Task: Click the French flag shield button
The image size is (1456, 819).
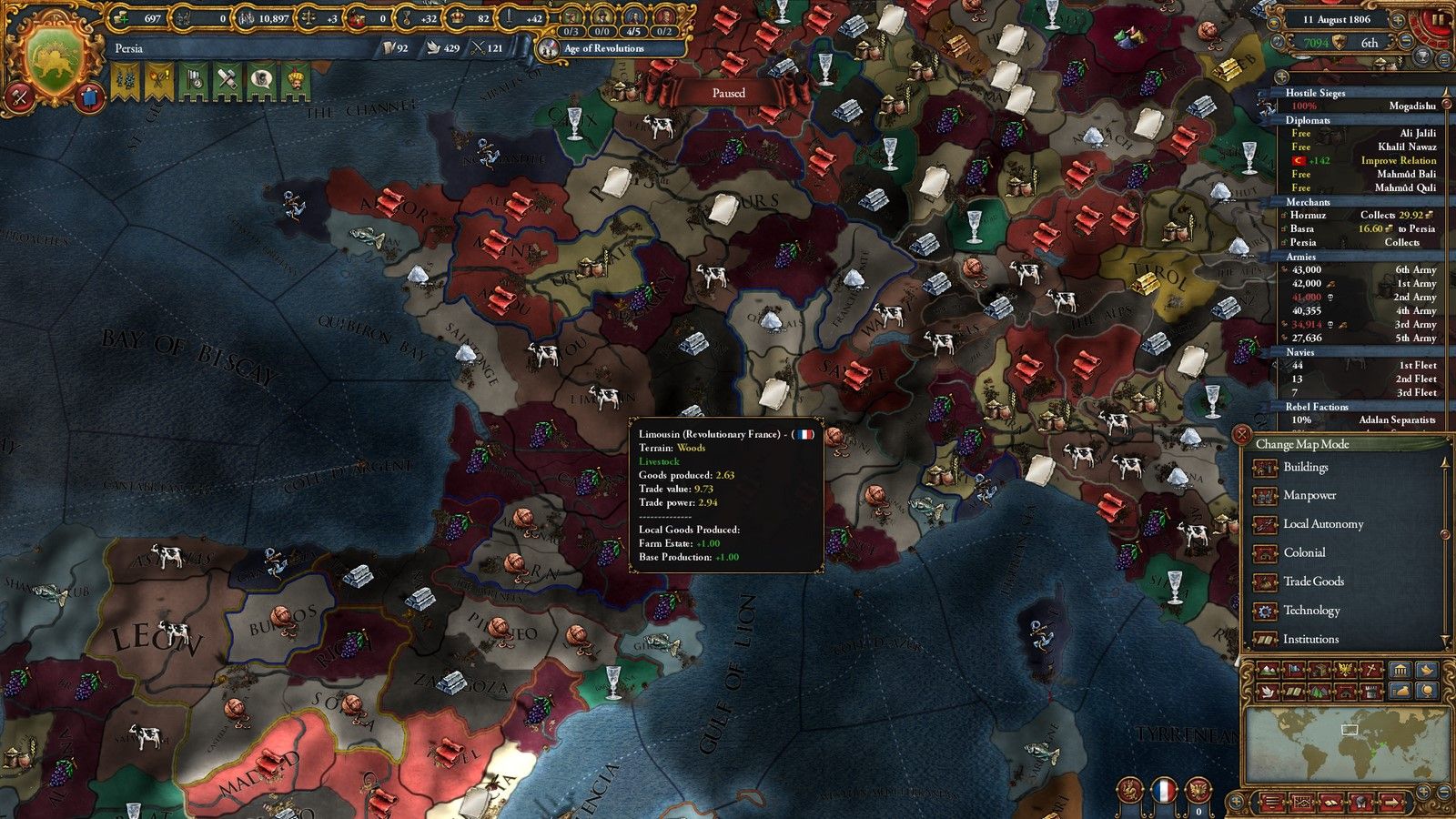Action: pyautogui.click(x=1164, y=790)
